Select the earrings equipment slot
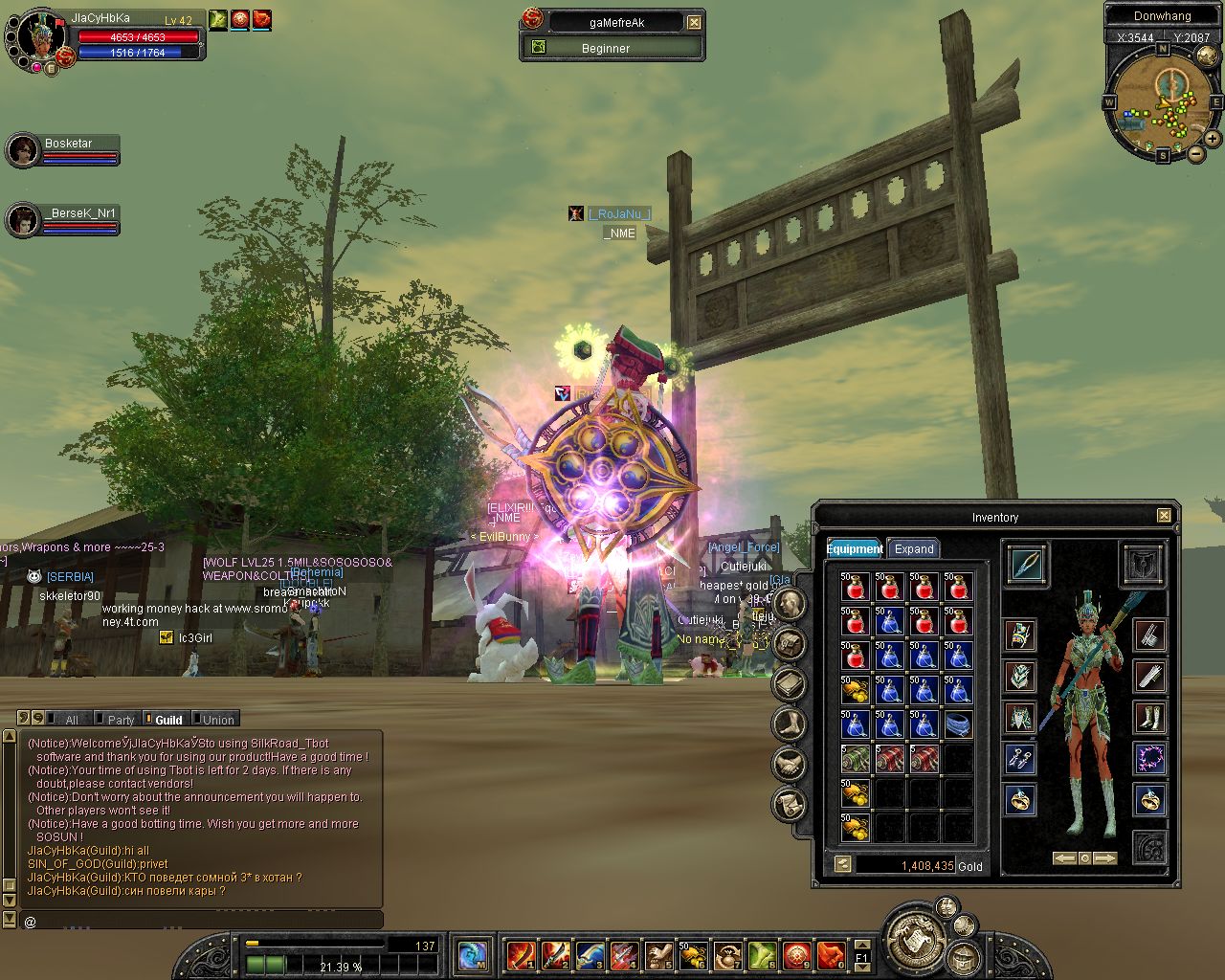Image resolution: width=1225 pixels, height=980 pixels. click(x=1020, y=759)
